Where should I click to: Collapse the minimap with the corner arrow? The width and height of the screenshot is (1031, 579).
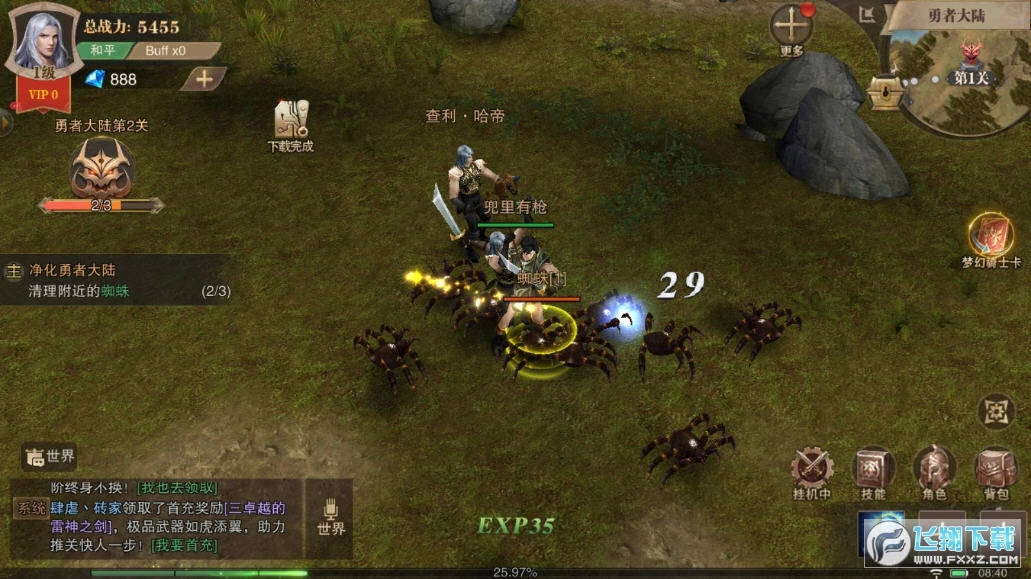coord(866,14)
